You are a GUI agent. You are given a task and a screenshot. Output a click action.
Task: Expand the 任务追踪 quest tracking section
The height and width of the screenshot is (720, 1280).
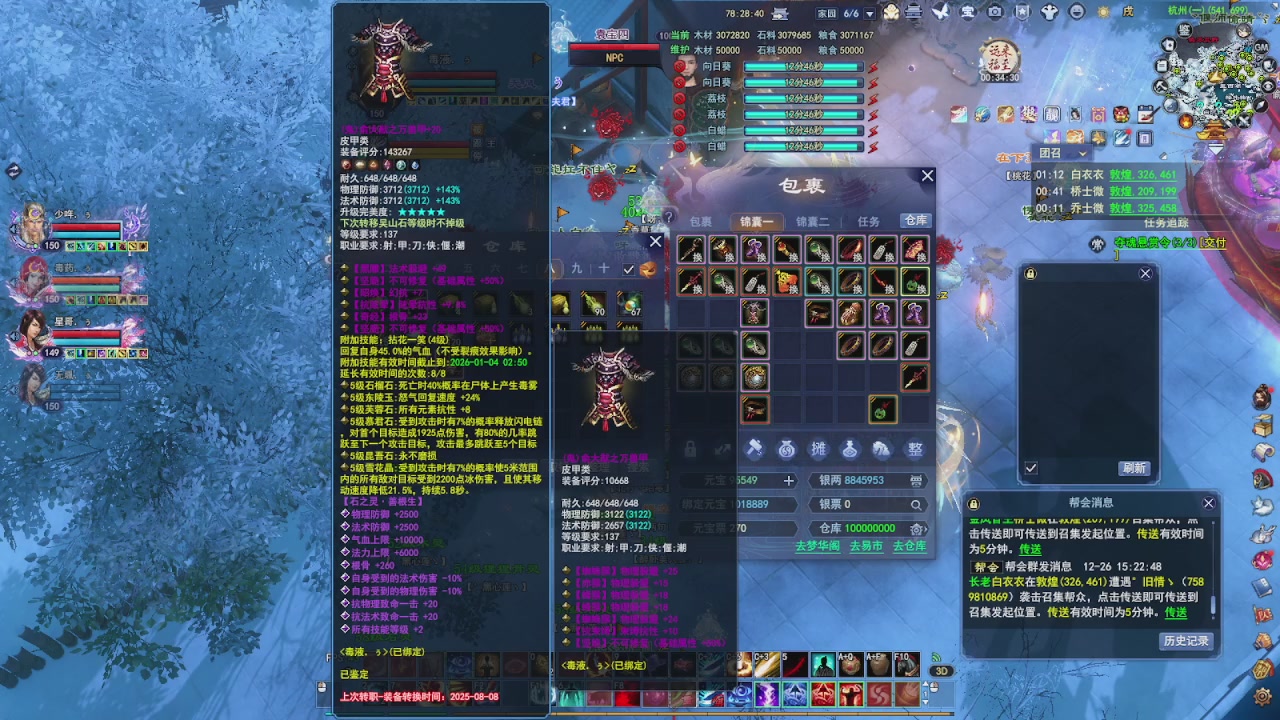[x=1167, y=222]
